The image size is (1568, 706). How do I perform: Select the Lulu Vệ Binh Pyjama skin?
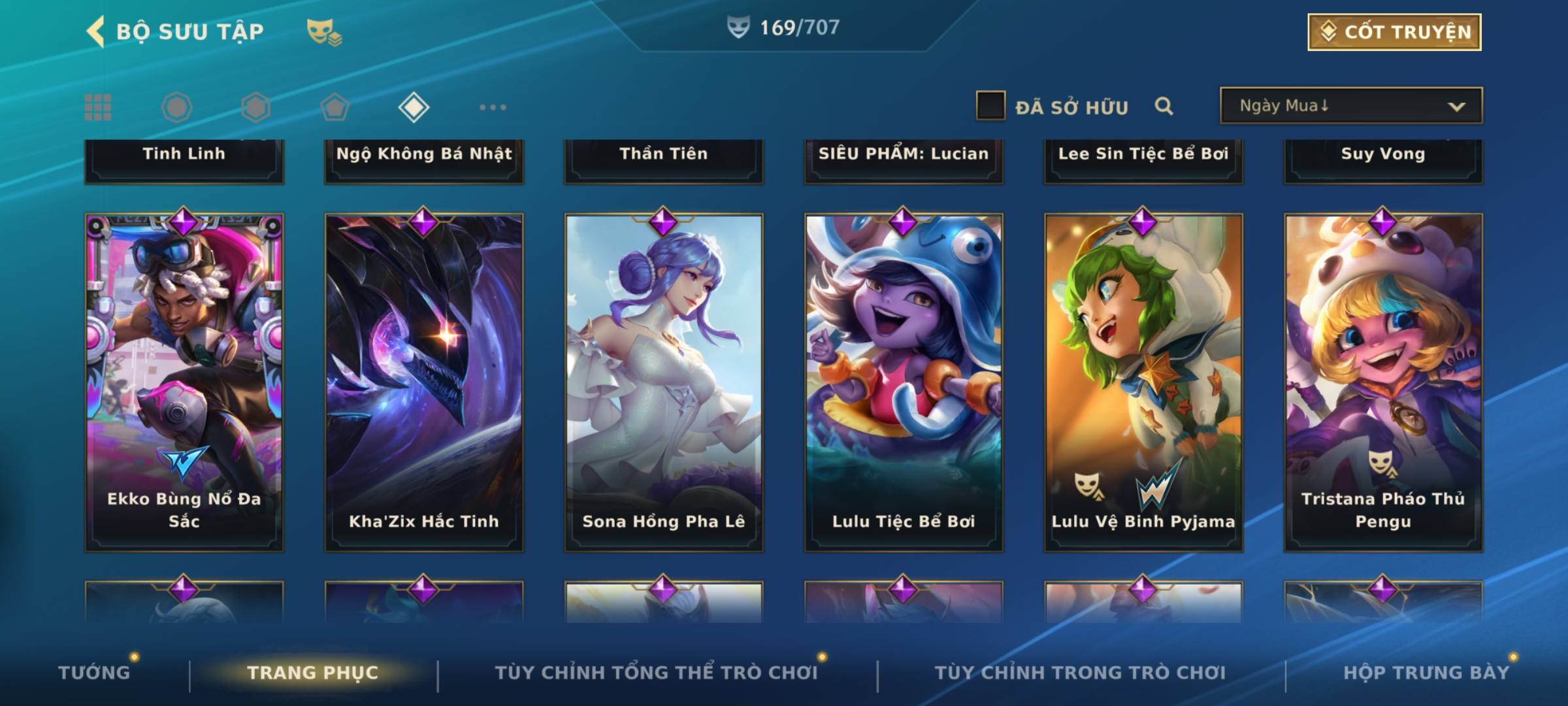point(1143,382)
